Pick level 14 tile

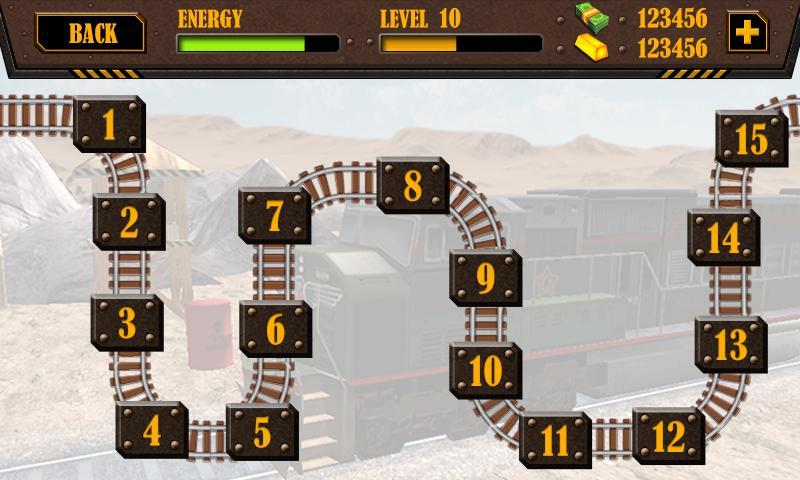pyautogui.click(x=723, y=238)
